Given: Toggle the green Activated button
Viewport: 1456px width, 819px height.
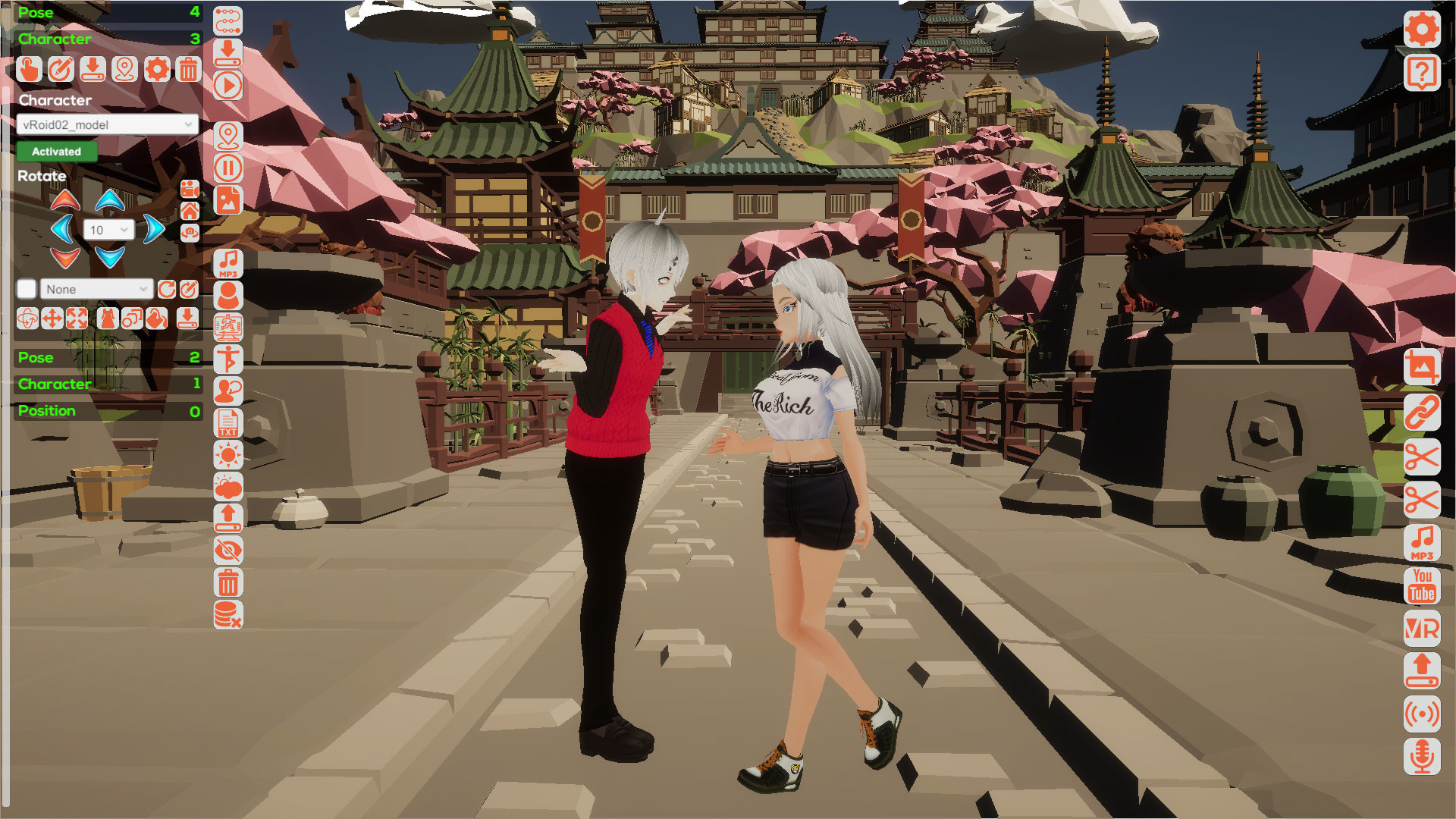Looking at the screenshot, I should pos(57,152).
